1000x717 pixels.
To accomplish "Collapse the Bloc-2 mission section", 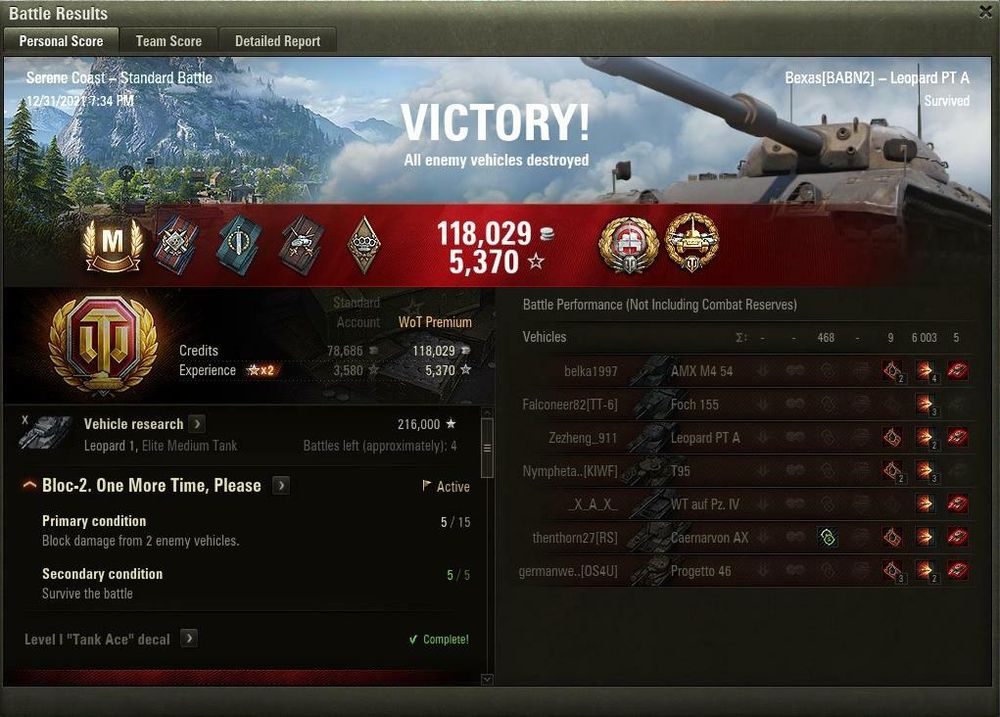I will click(x=30, y=486).
